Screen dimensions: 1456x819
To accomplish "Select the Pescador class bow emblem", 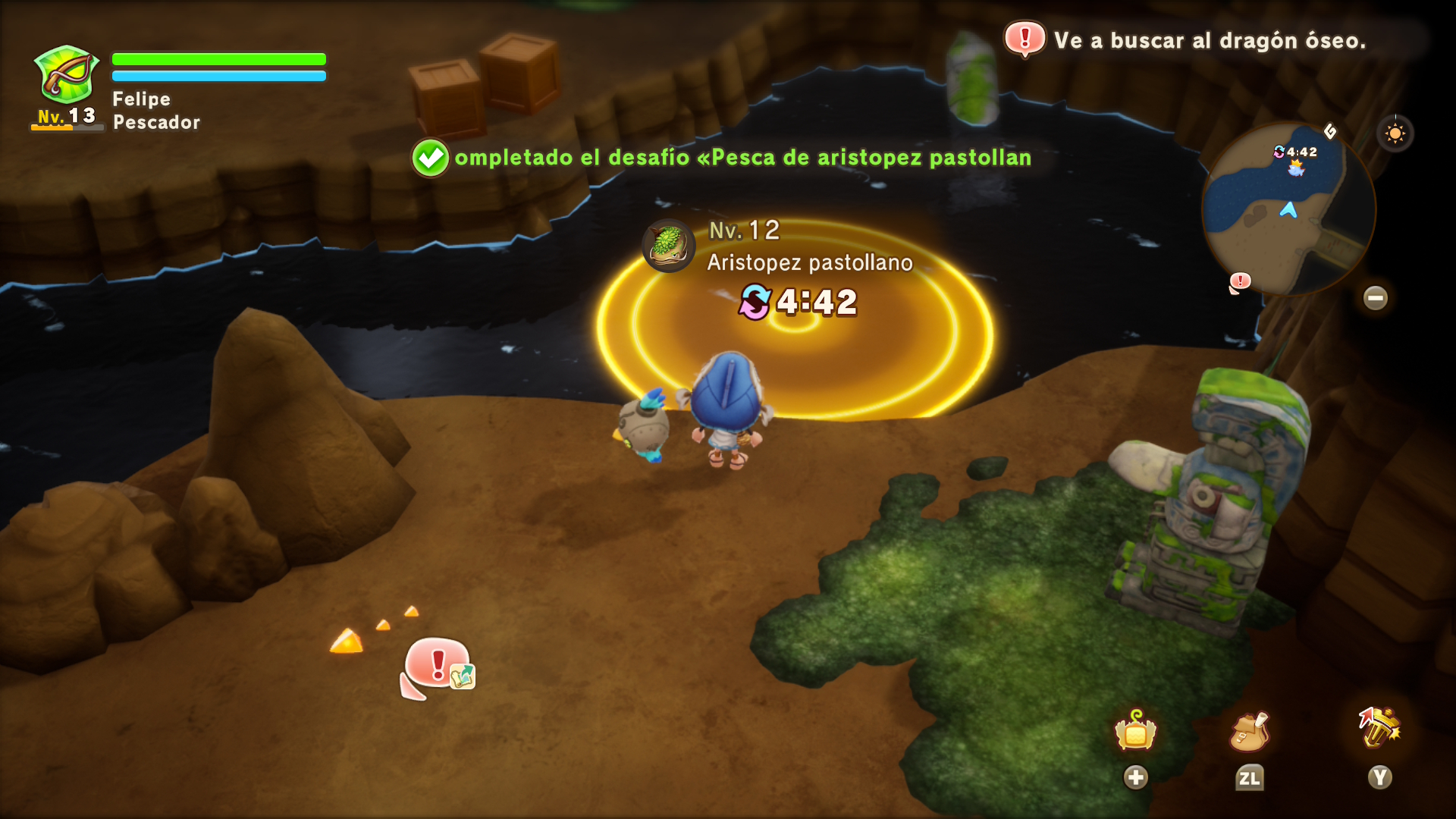I will 67,75.
